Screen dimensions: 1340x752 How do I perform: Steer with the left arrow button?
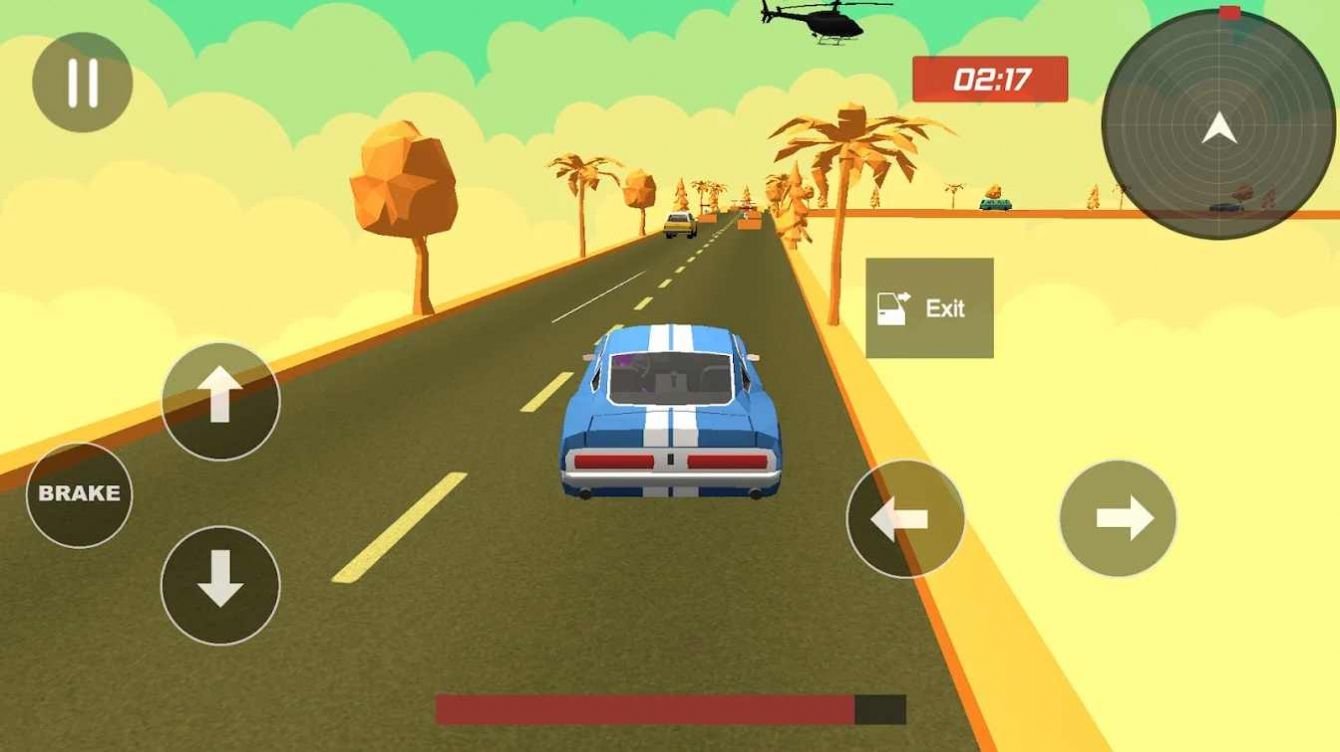pyautogui.click(x=905, y=518)
